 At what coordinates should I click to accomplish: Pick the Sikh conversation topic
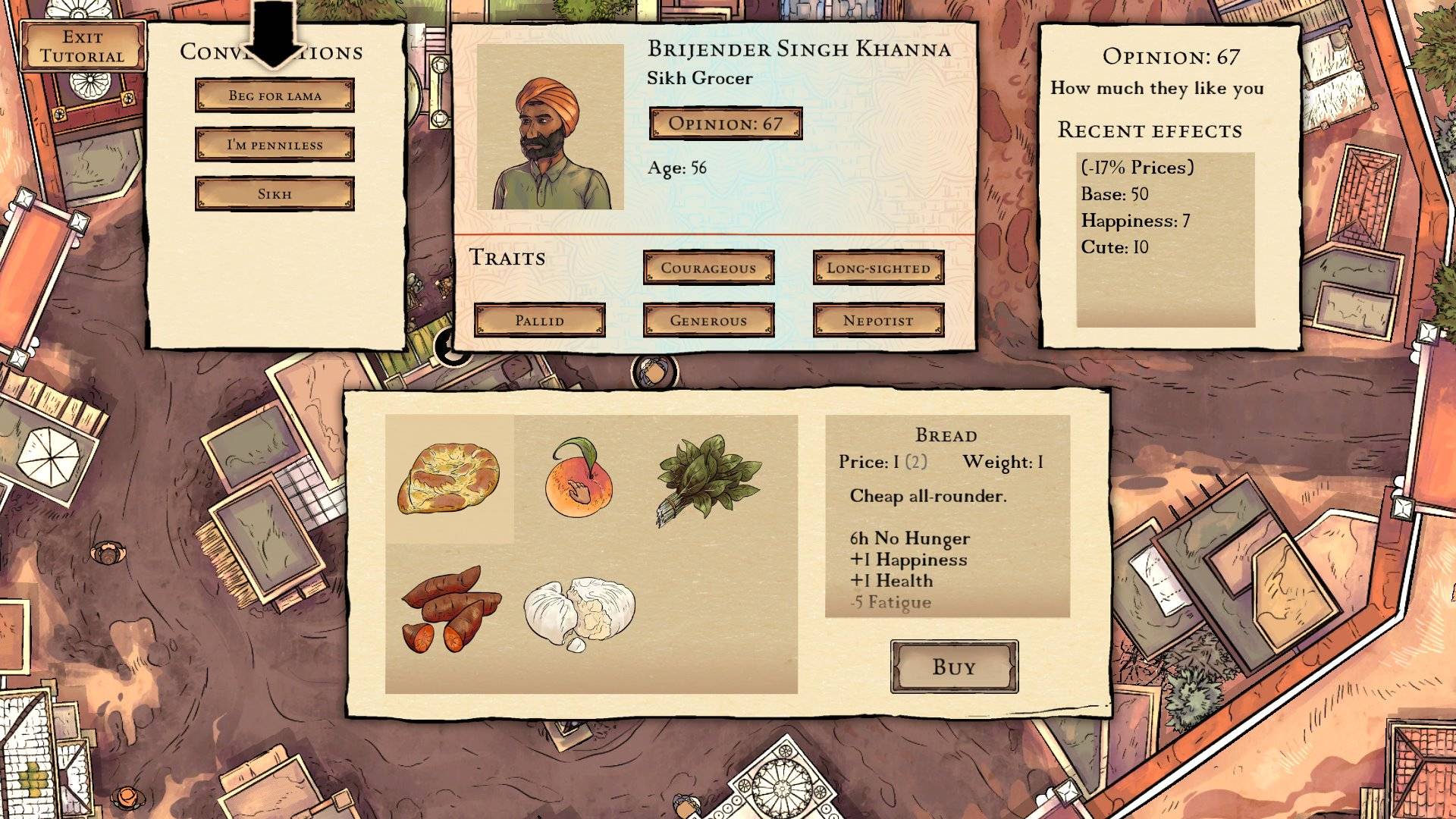tap(275, 194)
